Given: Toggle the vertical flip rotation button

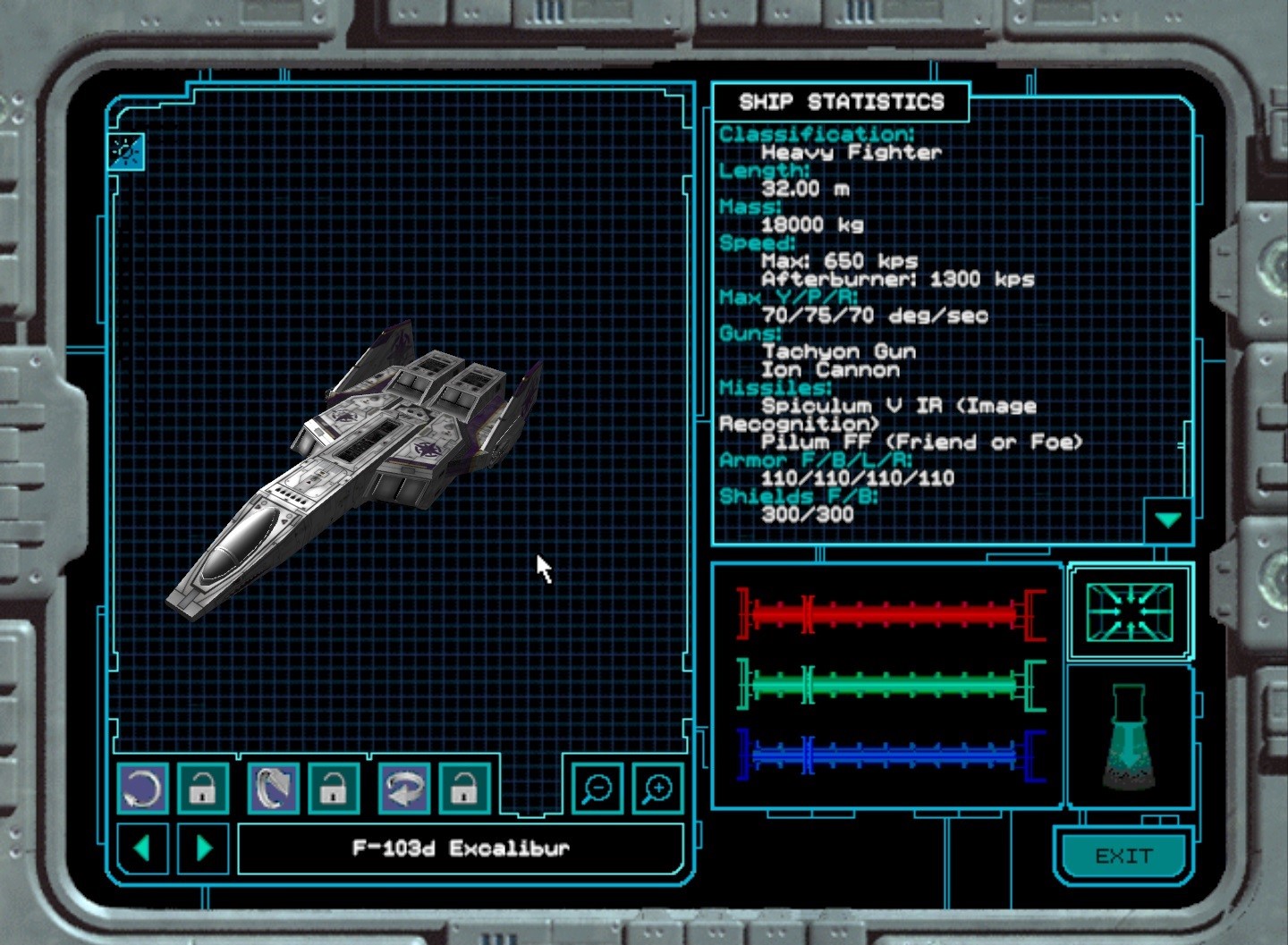Looking at the screenshot, I should [273, 789].
